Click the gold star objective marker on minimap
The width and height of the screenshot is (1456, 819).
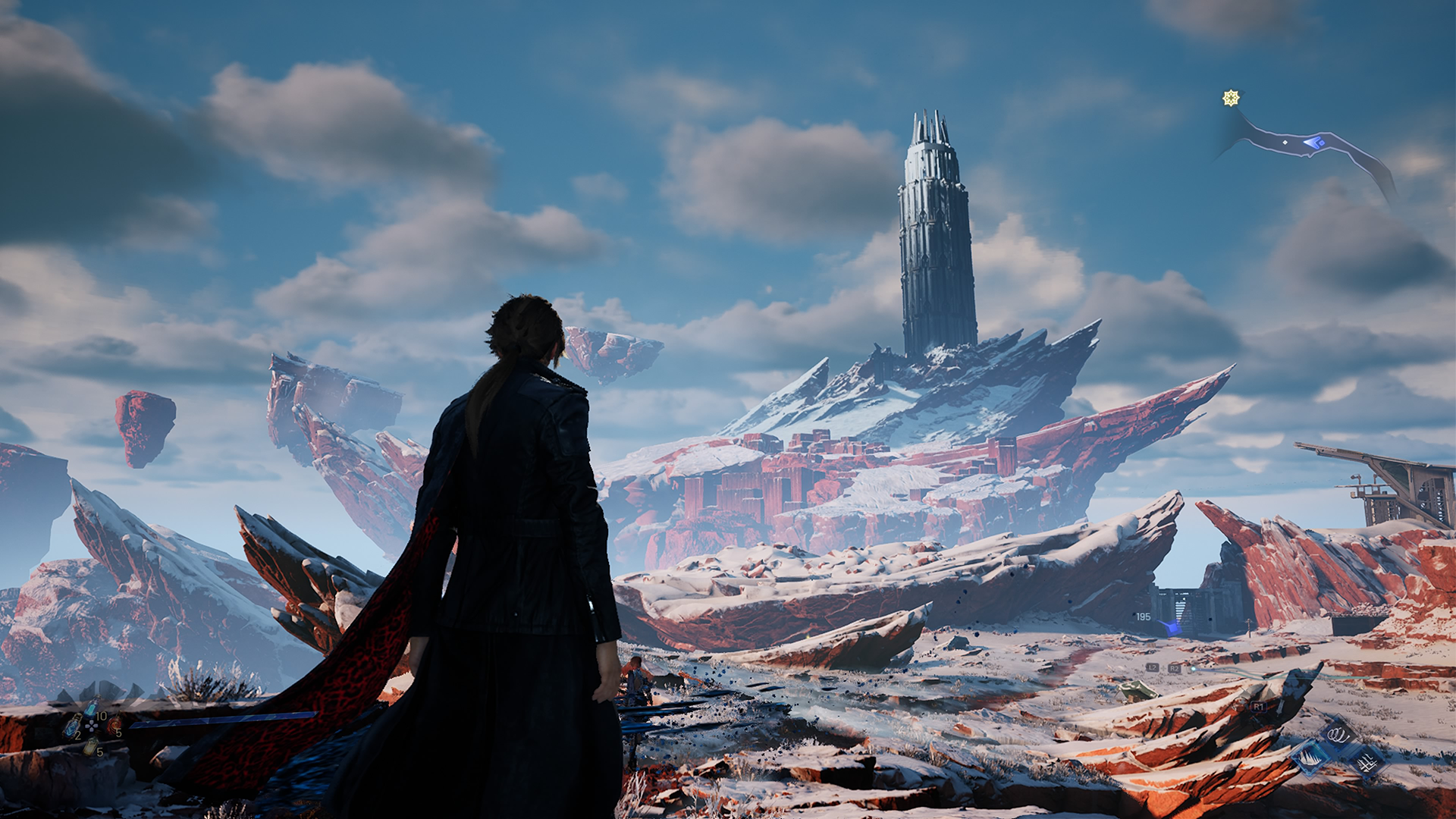1231,98
